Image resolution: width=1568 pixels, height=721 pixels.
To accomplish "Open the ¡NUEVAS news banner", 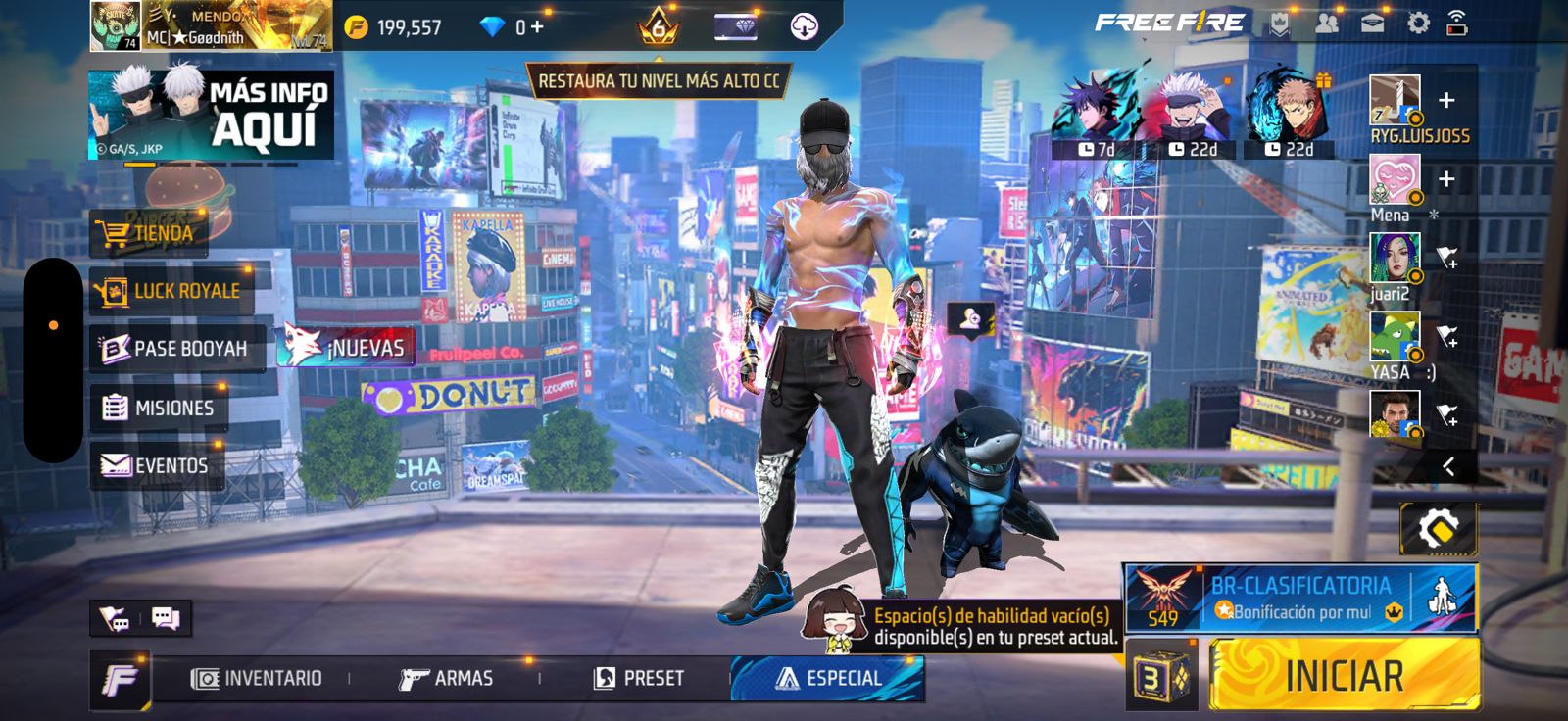I will pyautogui.click(x=346, y=348).
